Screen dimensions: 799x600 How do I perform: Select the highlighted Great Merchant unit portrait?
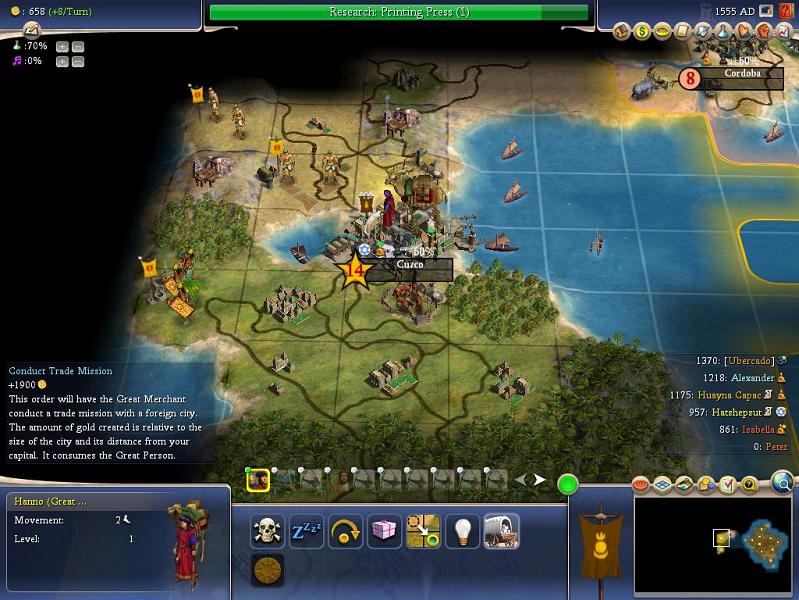pos(258,480)
